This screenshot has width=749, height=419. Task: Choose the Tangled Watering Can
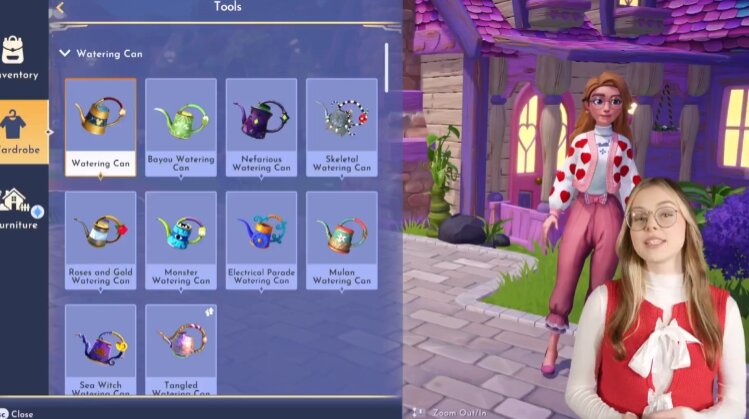[181, 350]
